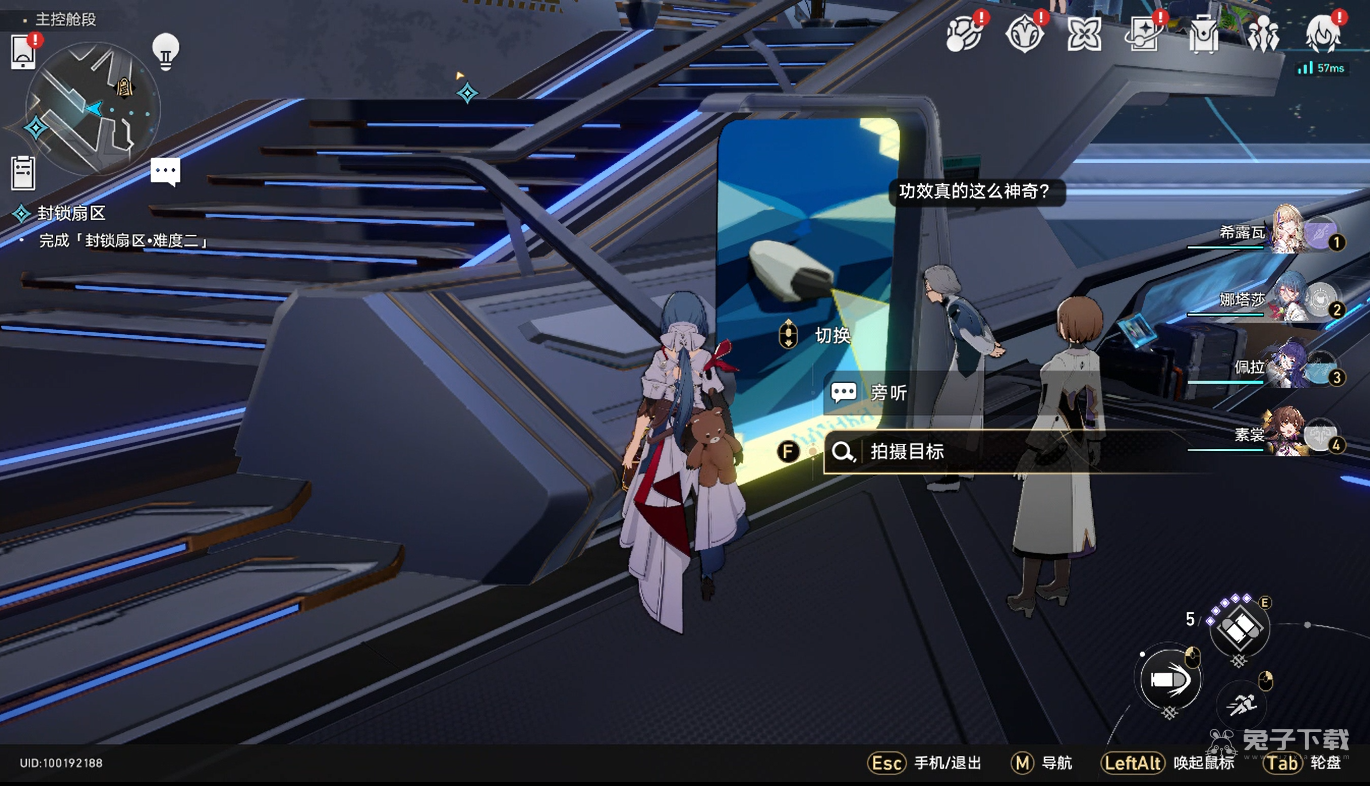Activate the bullet attack skill icon
1370x786 pixels.
(x=1167, y=681)
